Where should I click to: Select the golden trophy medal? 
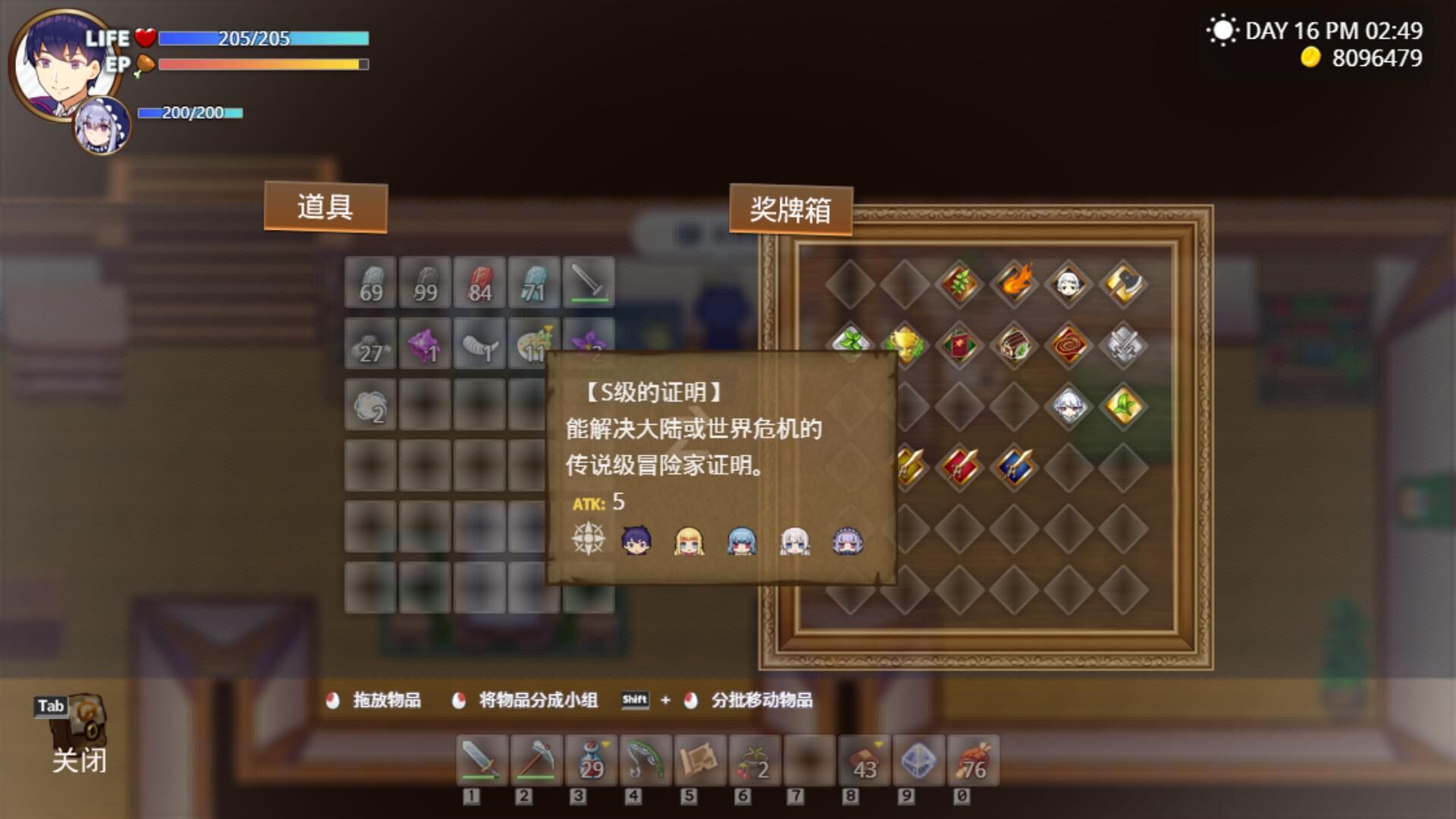(905, 345)
